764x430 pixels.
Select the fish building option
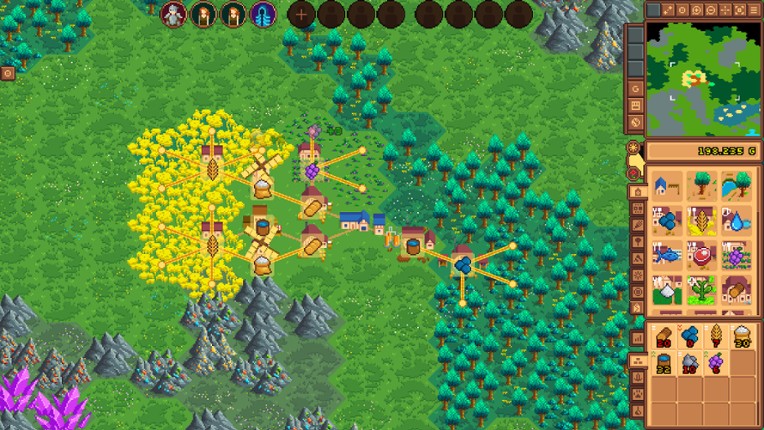tap(667, 256)
